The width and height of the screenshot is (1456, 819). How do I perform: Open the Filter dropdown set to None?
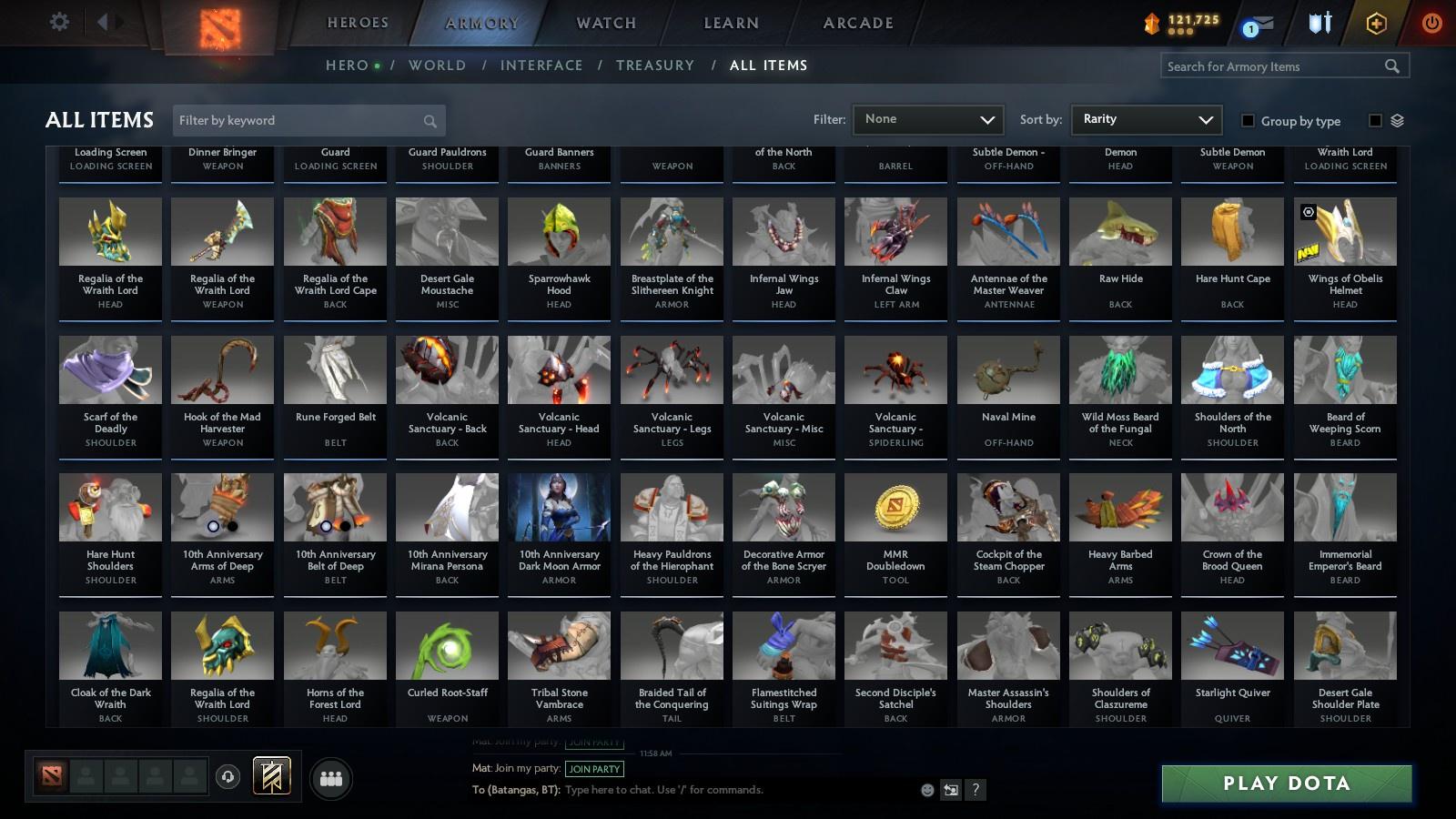click(x=927, y=119)
